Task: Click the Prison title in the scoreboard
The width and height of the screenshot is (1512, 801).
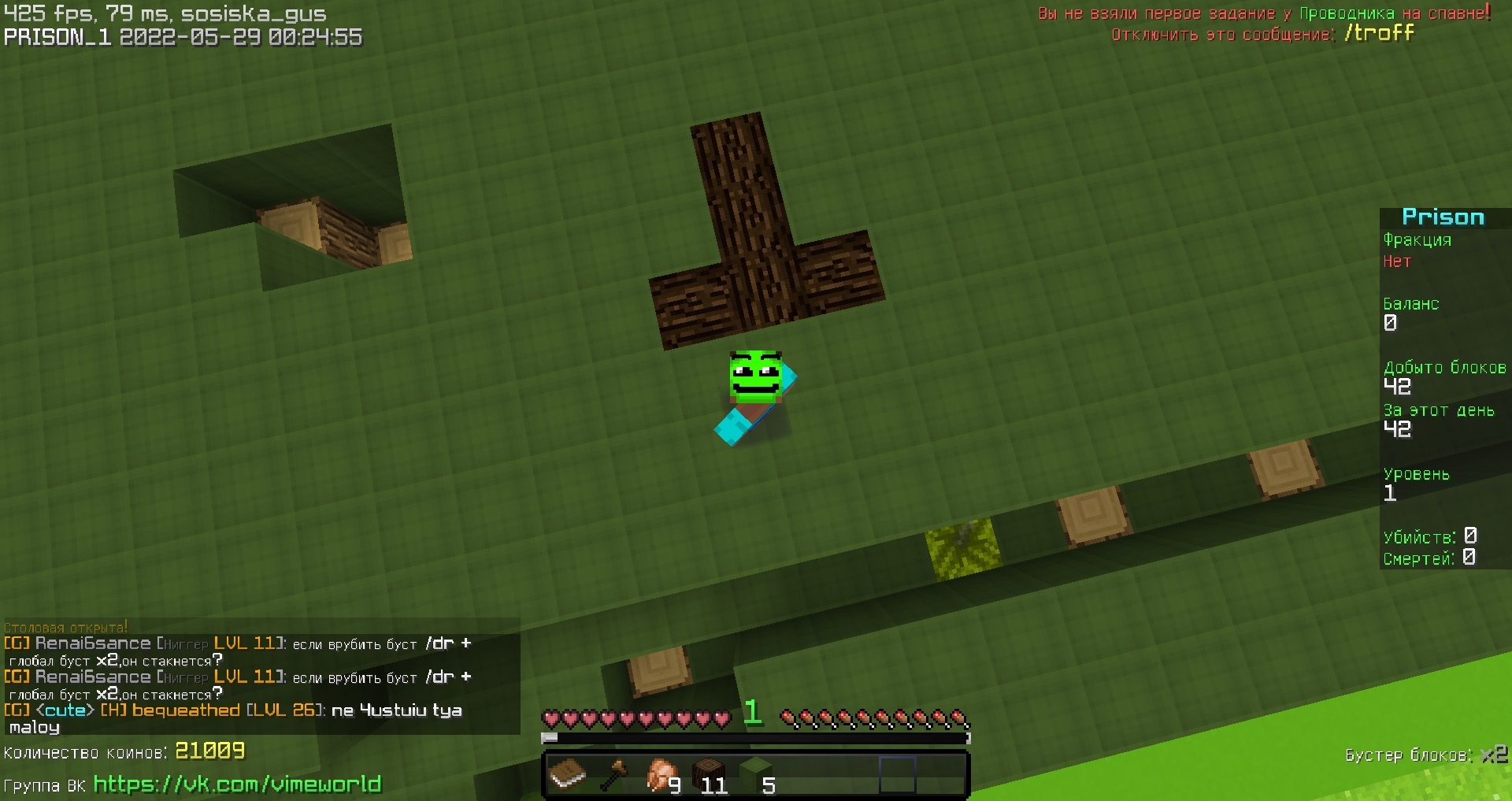Action: tap(1443, 217)
